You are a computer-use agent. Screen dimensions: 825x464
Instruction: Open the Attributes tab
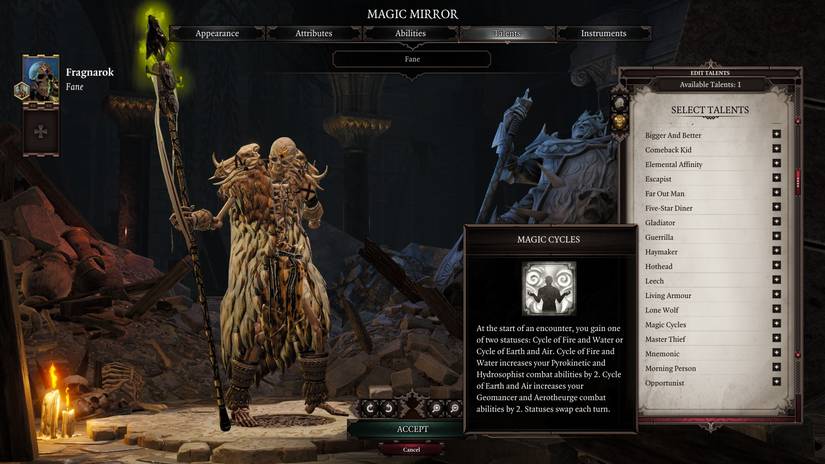click(313, 33)
